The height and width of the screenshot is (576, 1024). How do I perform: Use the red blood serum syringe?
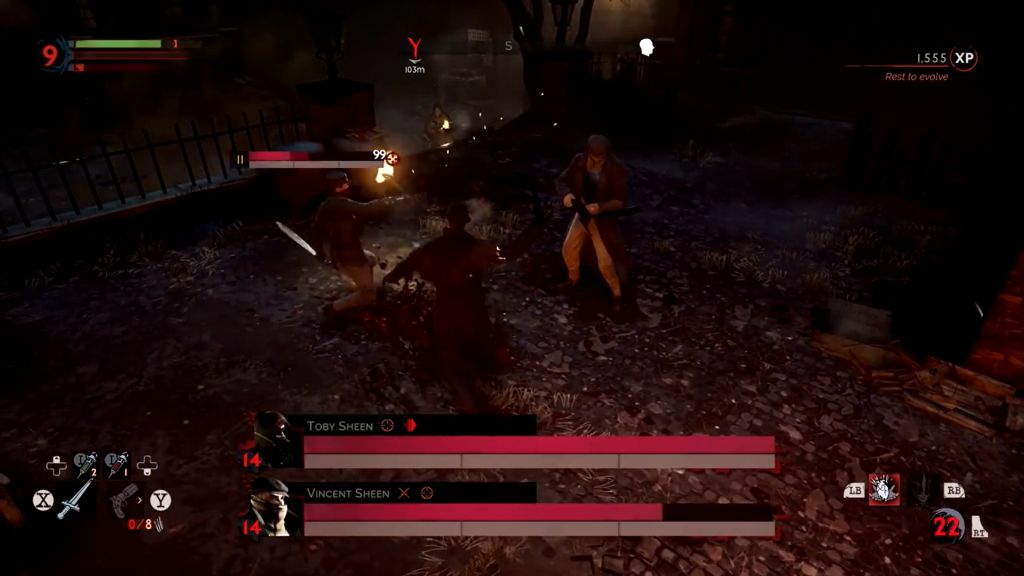pos(117,464)
